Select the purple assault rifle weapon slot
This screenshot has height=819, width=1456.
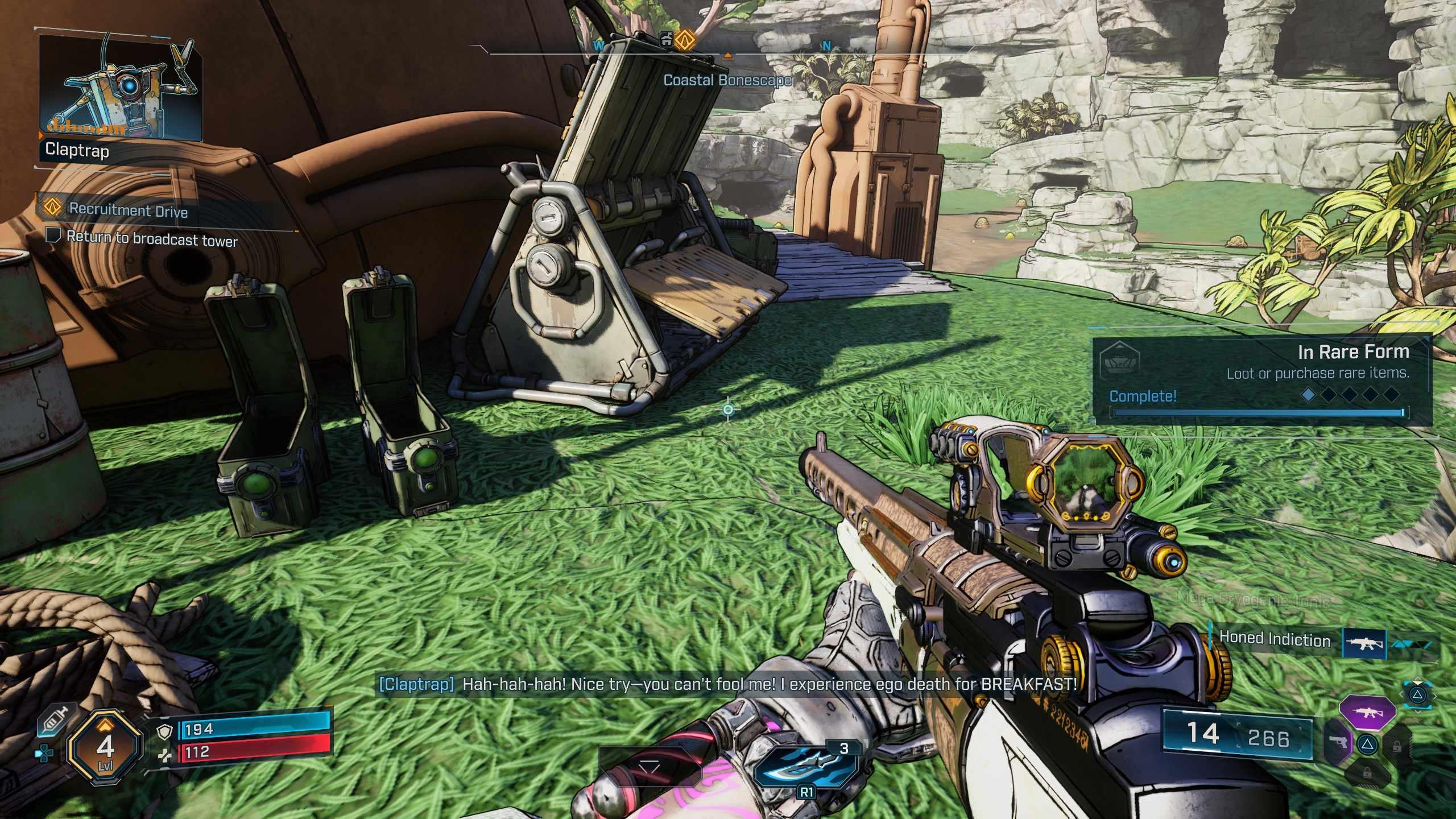1367,712
